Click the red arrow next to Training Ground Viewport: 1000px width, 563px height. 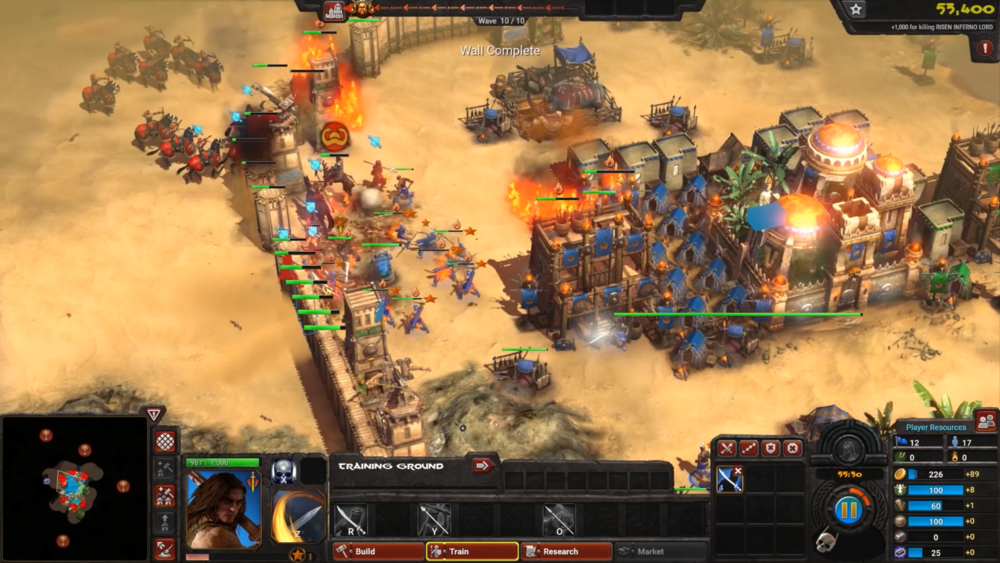pyautogui.click(x=483, y=465)
